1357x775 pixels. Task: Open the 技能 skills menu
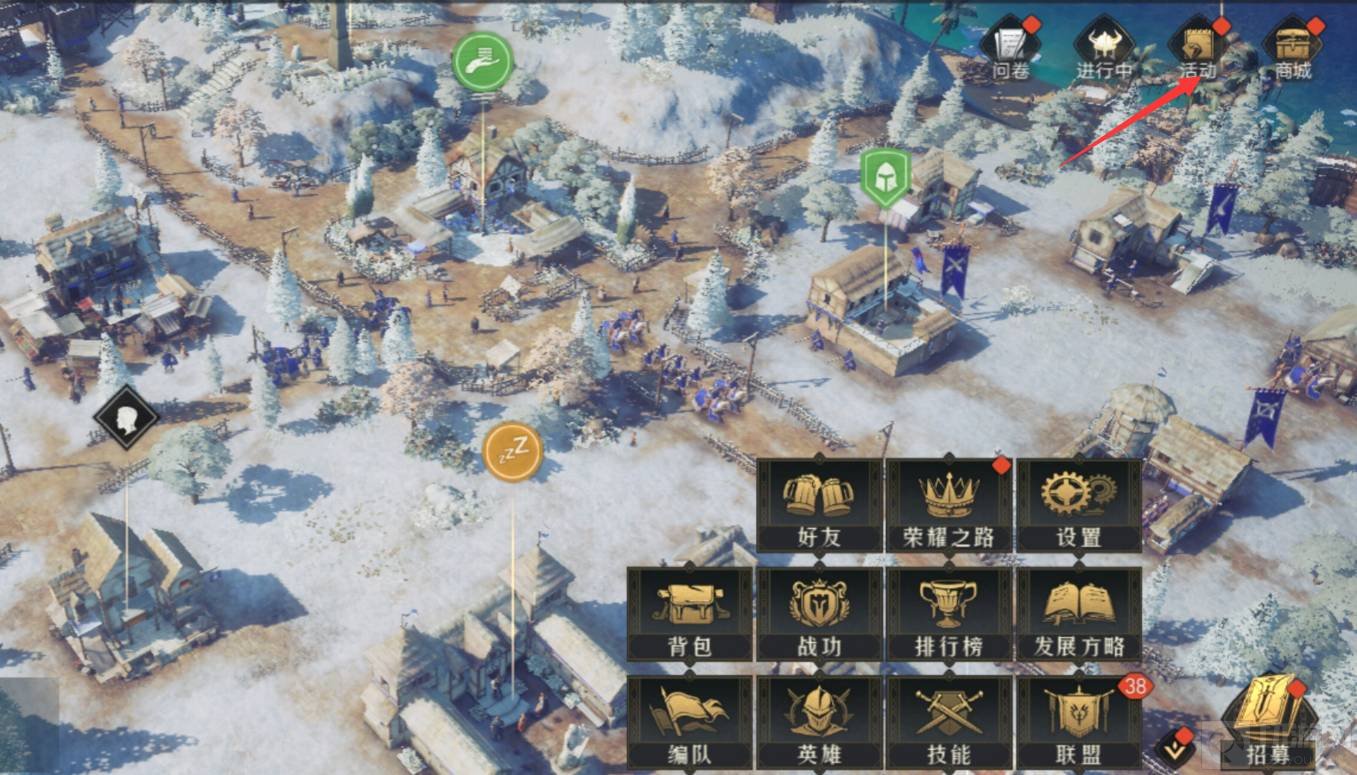pos(948,721)
